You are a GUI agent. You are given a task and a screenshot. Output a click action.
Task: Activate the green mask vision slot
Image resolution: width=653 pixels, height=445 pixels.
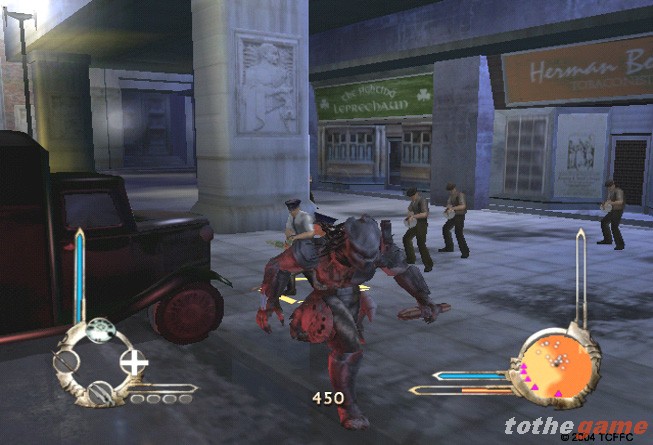(x=99, y=332)
